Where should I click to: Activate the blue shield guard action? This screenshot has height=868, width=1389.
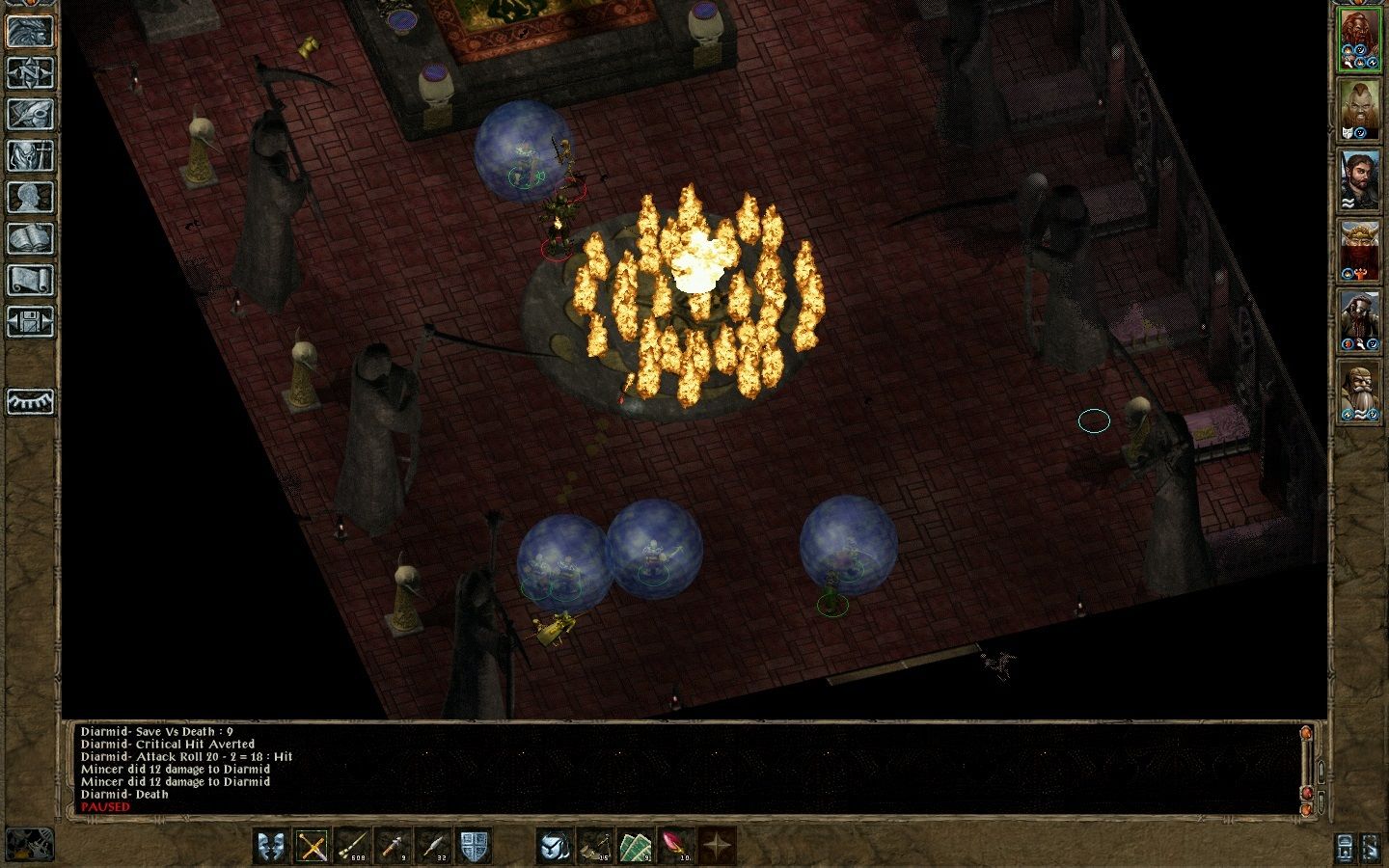[474, 846]
